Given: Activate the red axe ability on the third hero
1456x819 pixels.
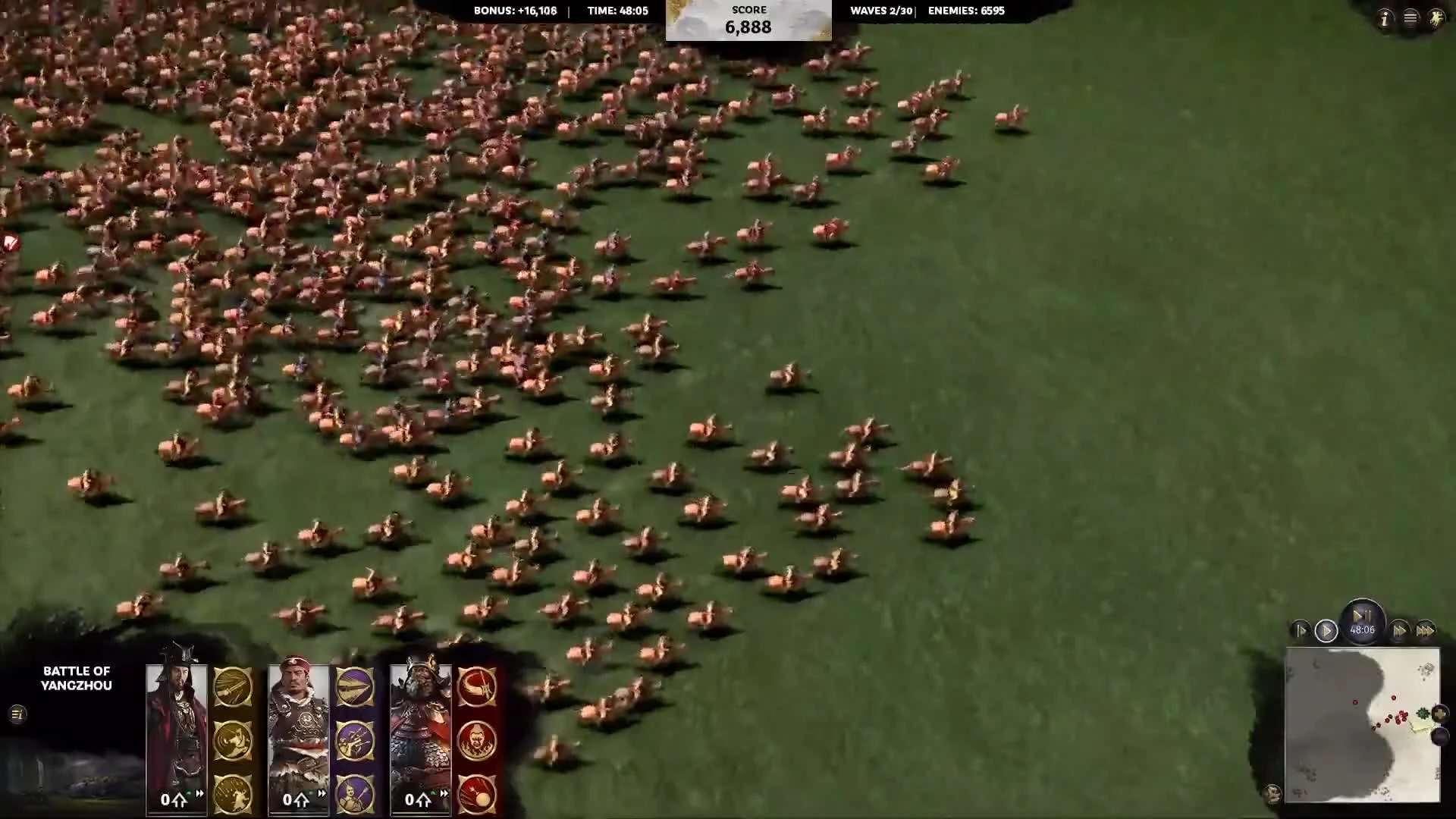Looking at the screenshot, I should [477, 686].
